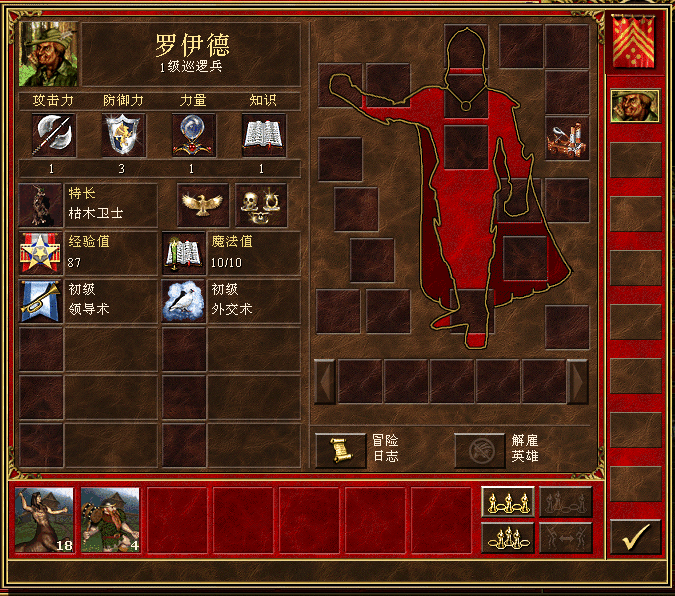Image resolution: width=675 pixels, height=596 pixels.
Task: Select the ballista war machine slot
Action: click(x=567, y=138)
